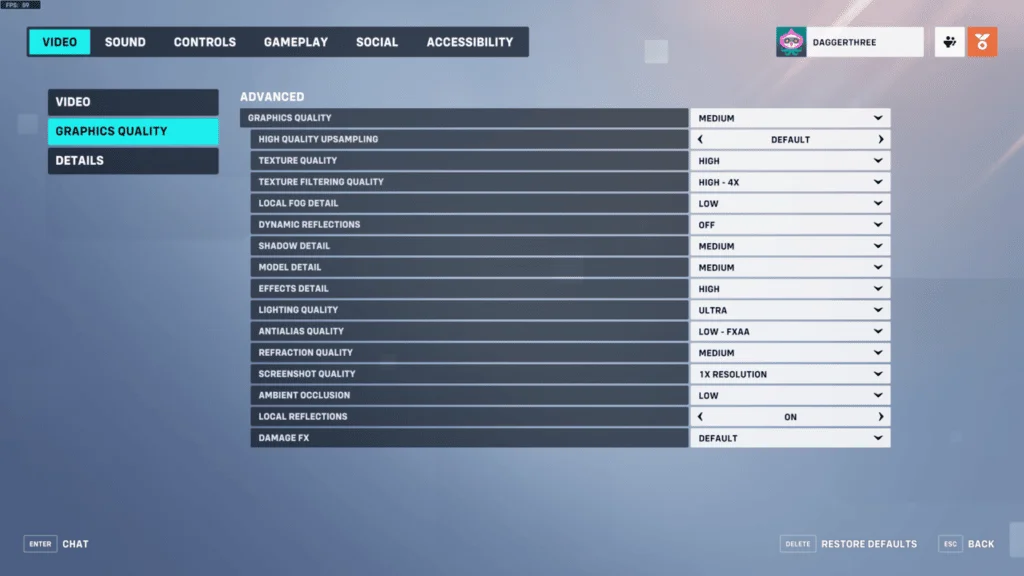
Task: Open the Graphics Quality preset dropdown
Action: [x=790, y=118]
